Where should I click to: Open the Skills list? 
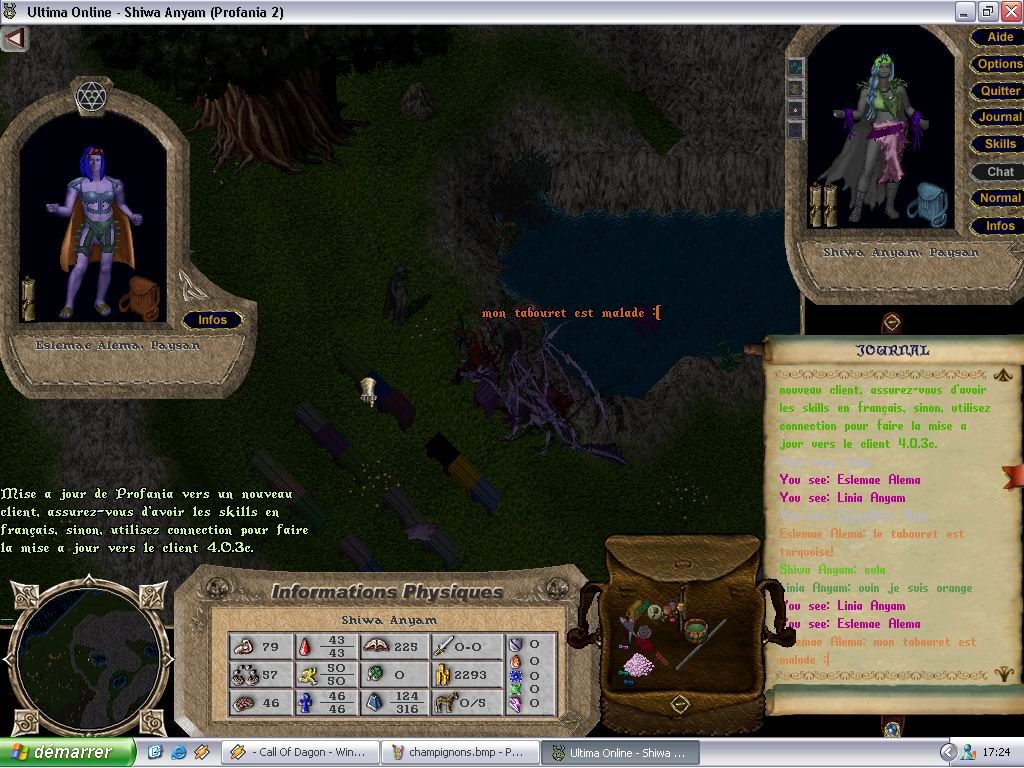999,144
